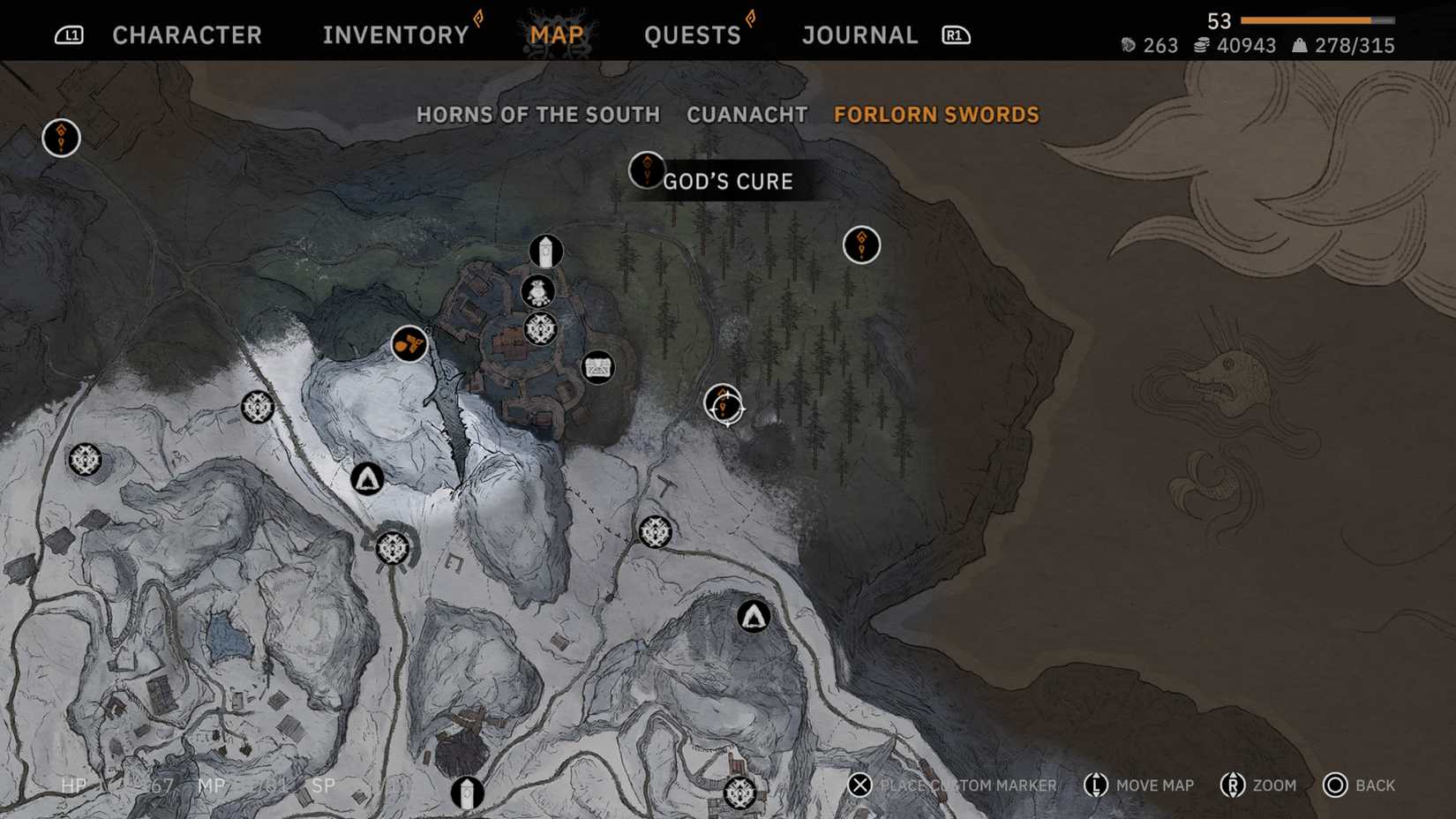Viewport: 1456px width, 819px height.
Task: Click the campfire fast travel icon below the snowfield
Action: tap(368, 480)
